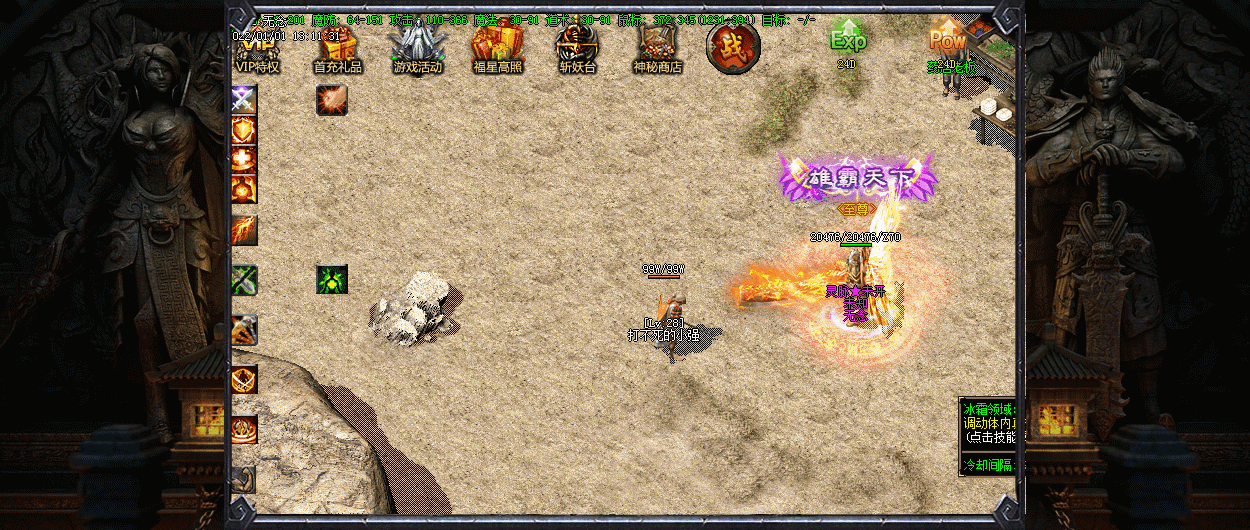The image size is (1250, 530).
Task: Open the 福星高照 gift box menu
Action: click(497, 47)
